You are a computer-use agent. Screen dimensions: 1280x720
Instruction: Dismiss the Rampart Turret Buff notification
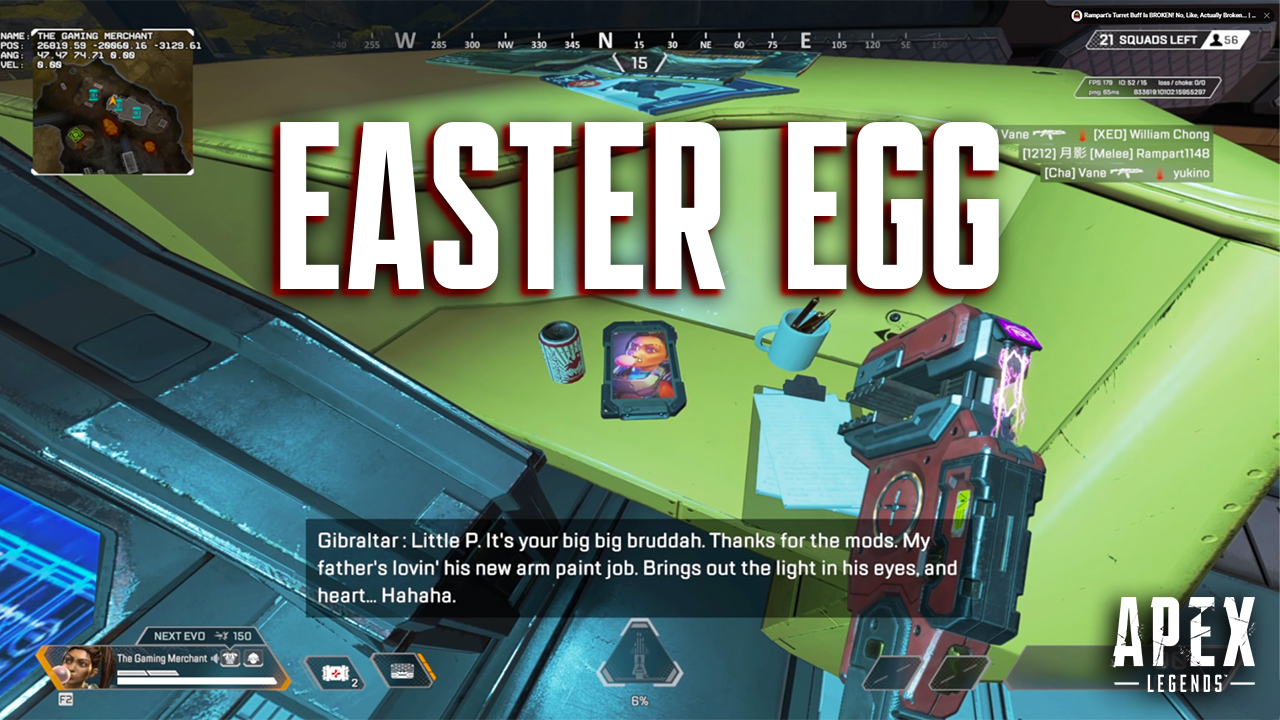(x=1267, y=15)
